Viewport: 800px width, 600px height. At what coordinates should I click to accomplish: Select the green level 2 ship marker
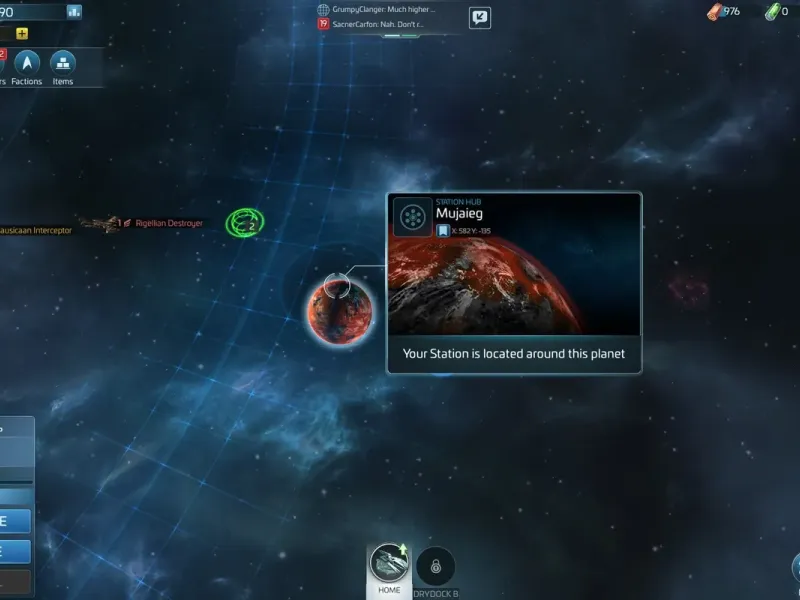[x=244, y=222]
